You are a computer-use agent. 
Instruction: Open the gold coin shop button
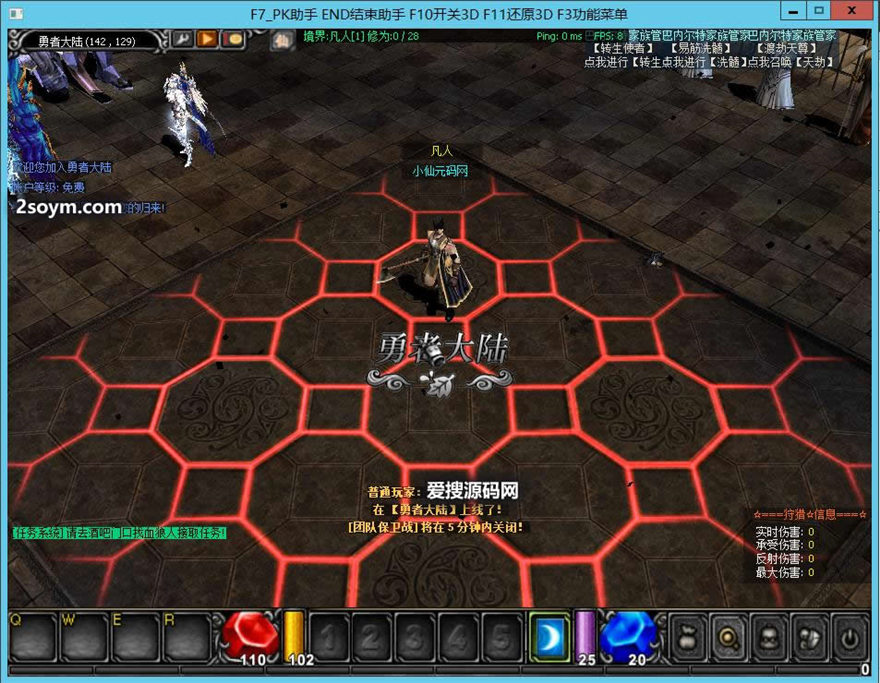point(232,39)
